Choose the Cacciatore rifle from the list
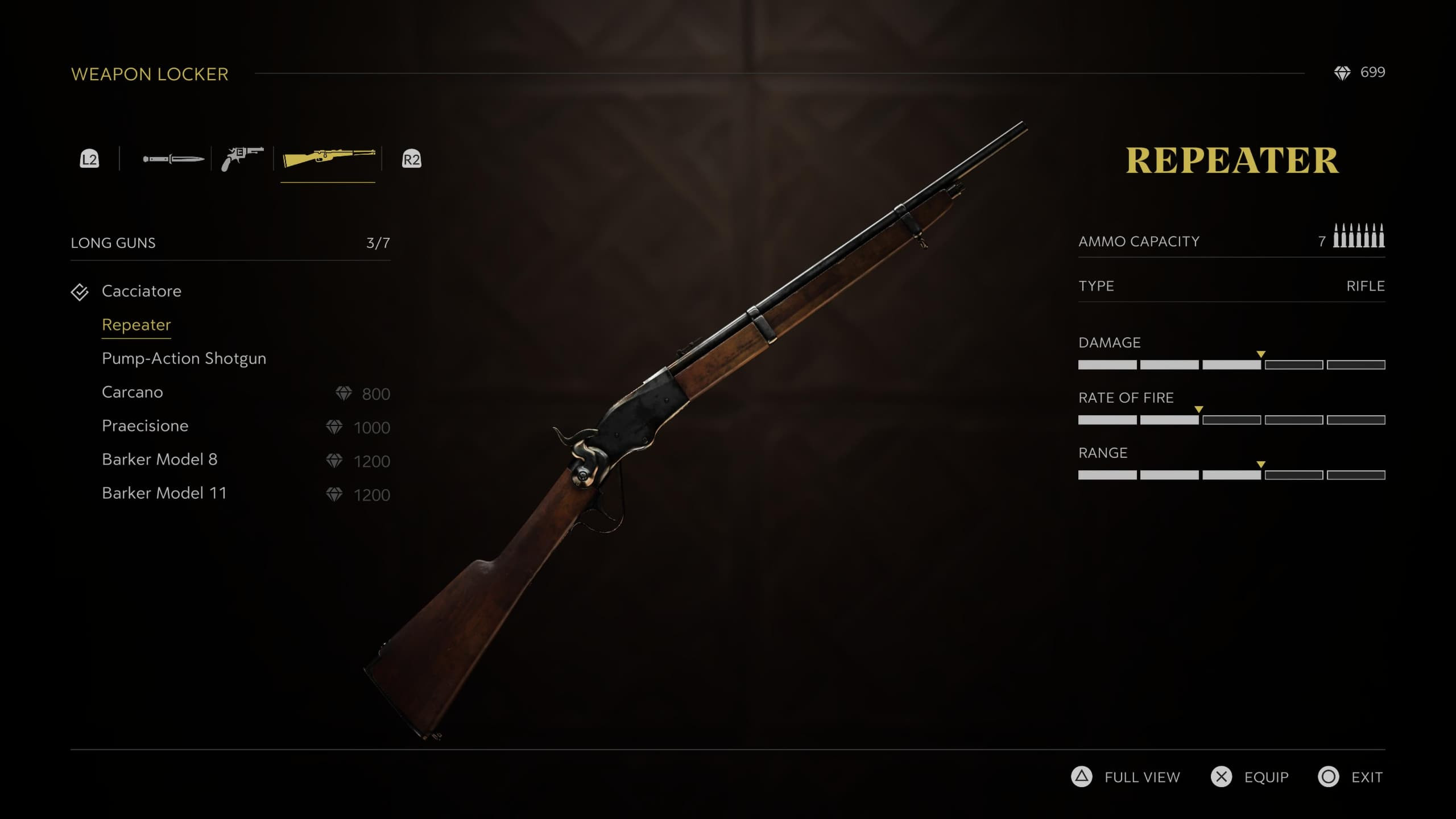The image size is (1456, 819). click(142, 291)
